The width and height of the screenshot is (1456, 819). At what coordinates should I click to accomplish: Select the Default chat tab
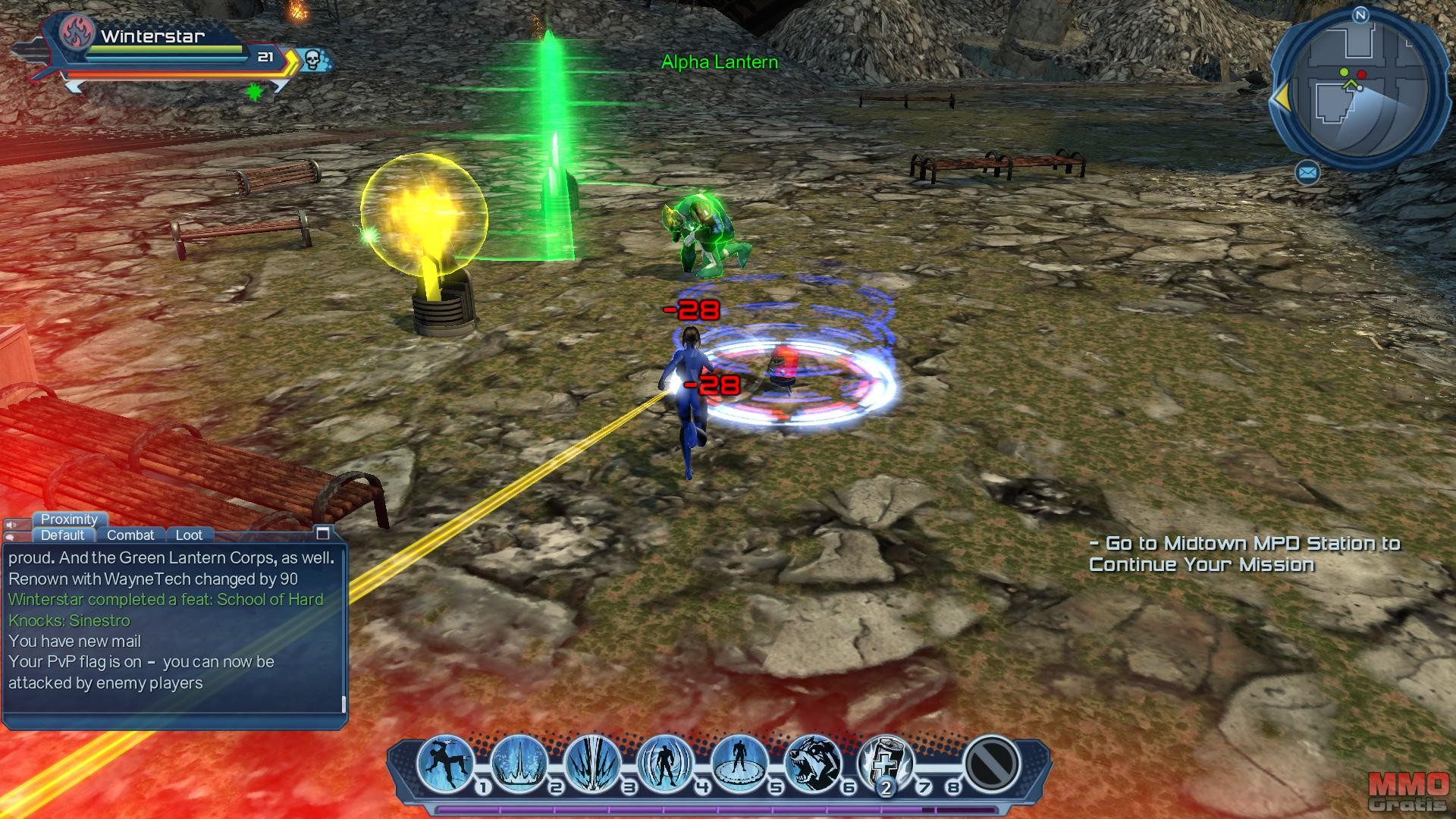pos(62,535)
